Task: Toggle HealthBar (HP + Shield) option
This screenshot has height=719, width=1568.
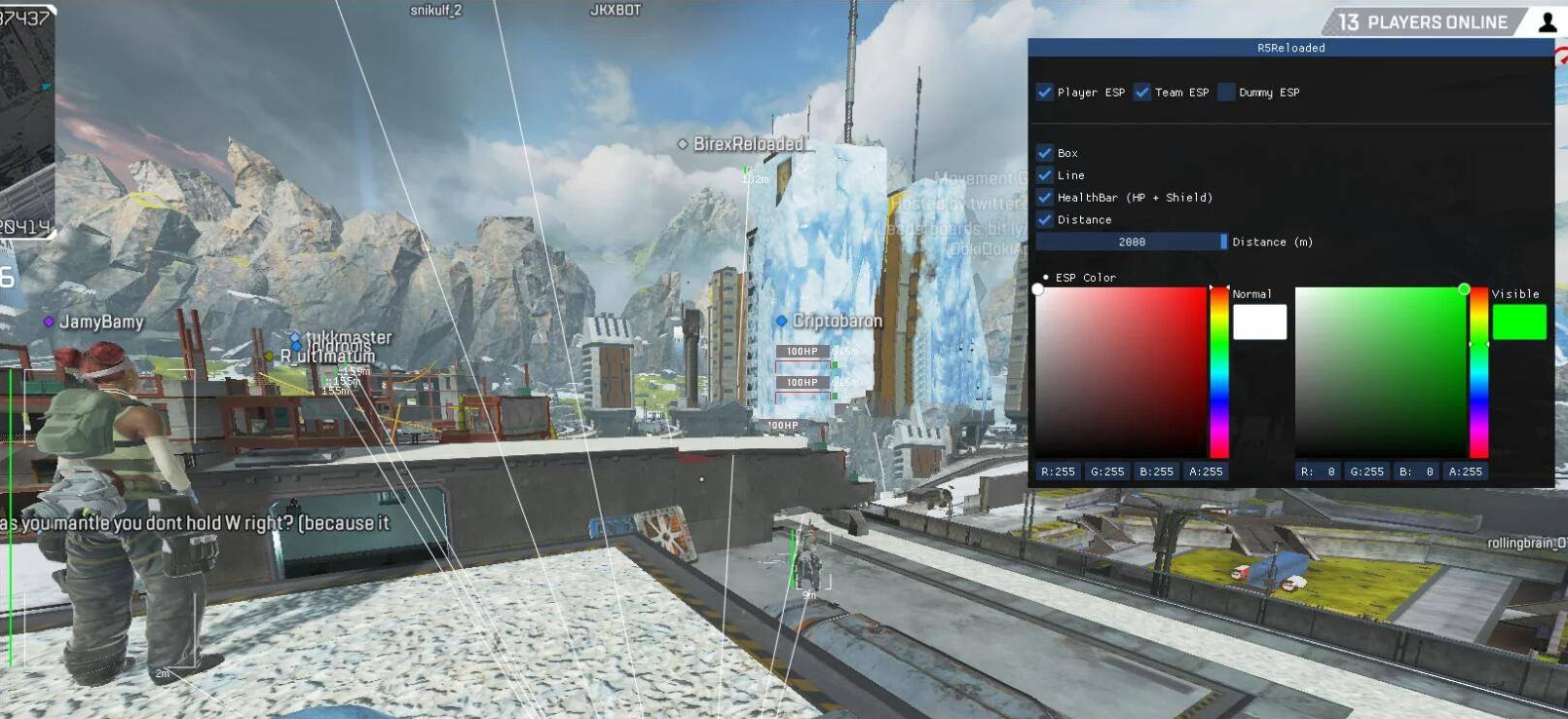Action: [x=1045, y=197]
